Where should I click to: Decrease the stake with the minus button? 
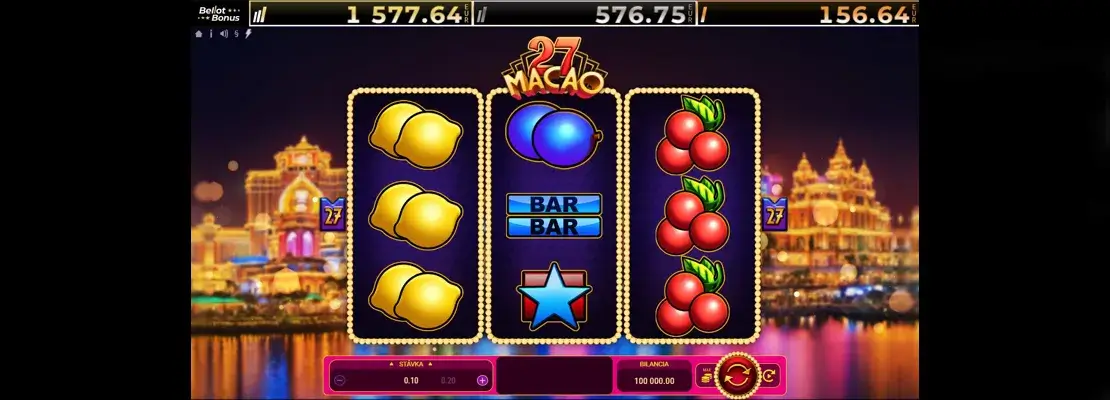[340, 381]
